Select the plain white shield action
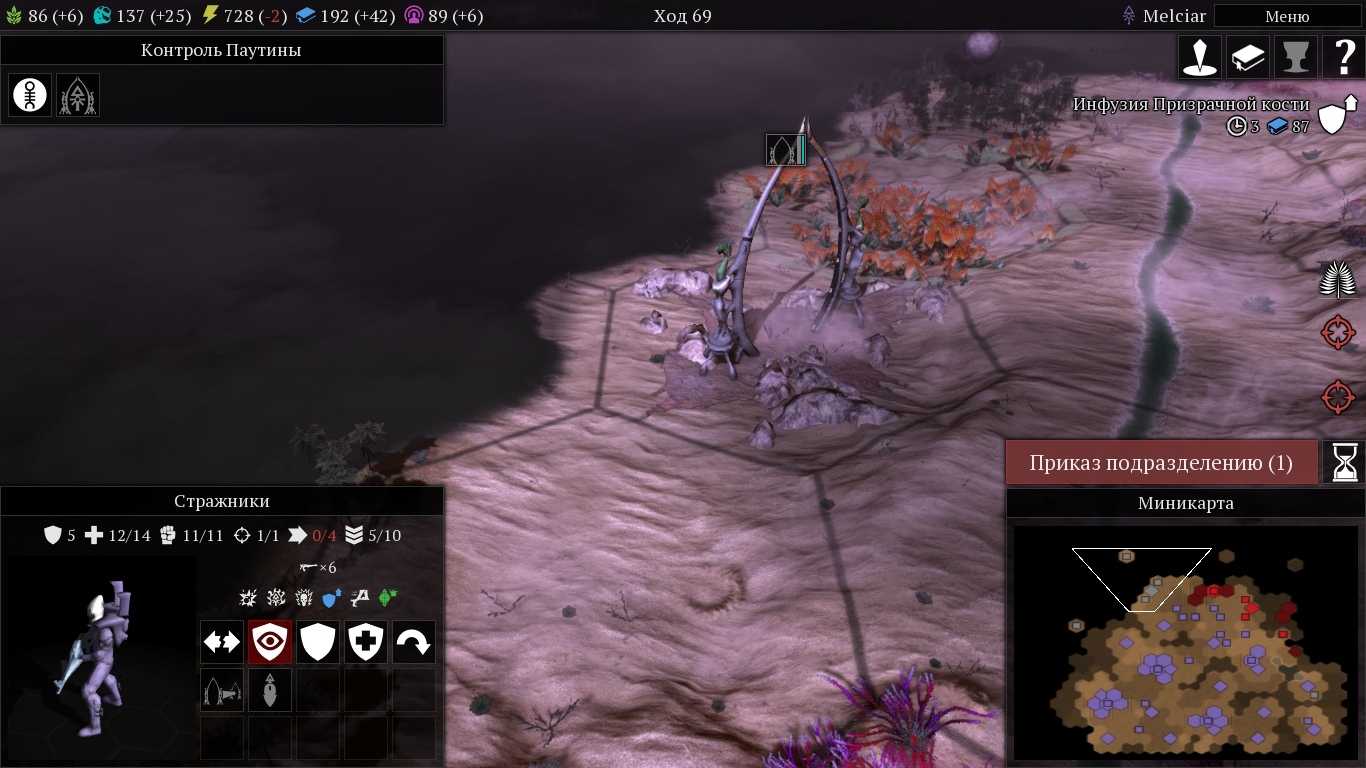 [x=318, y=642]
